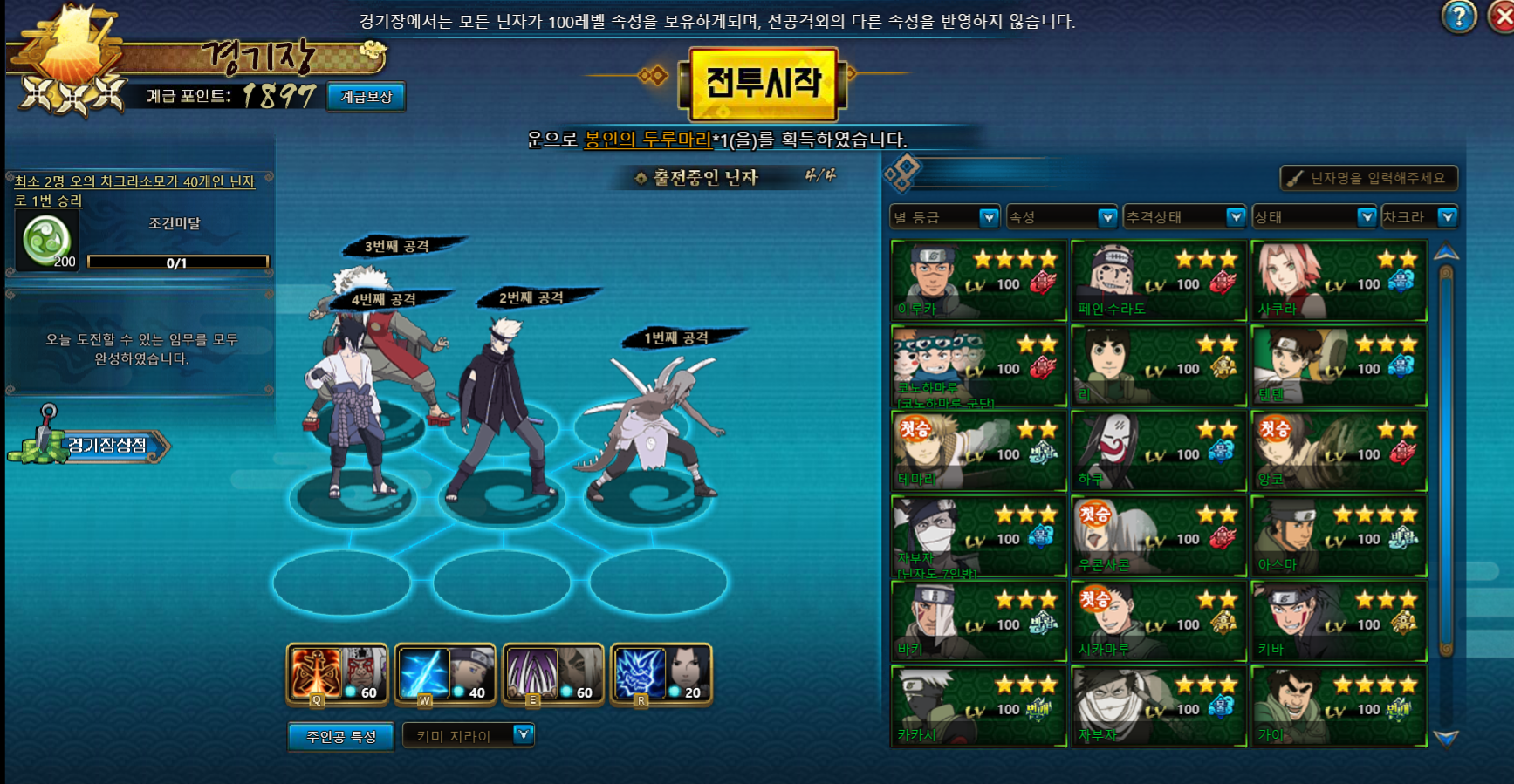
Task: Open the 별 등급 star rank dropdown
Action: point(944,217)
